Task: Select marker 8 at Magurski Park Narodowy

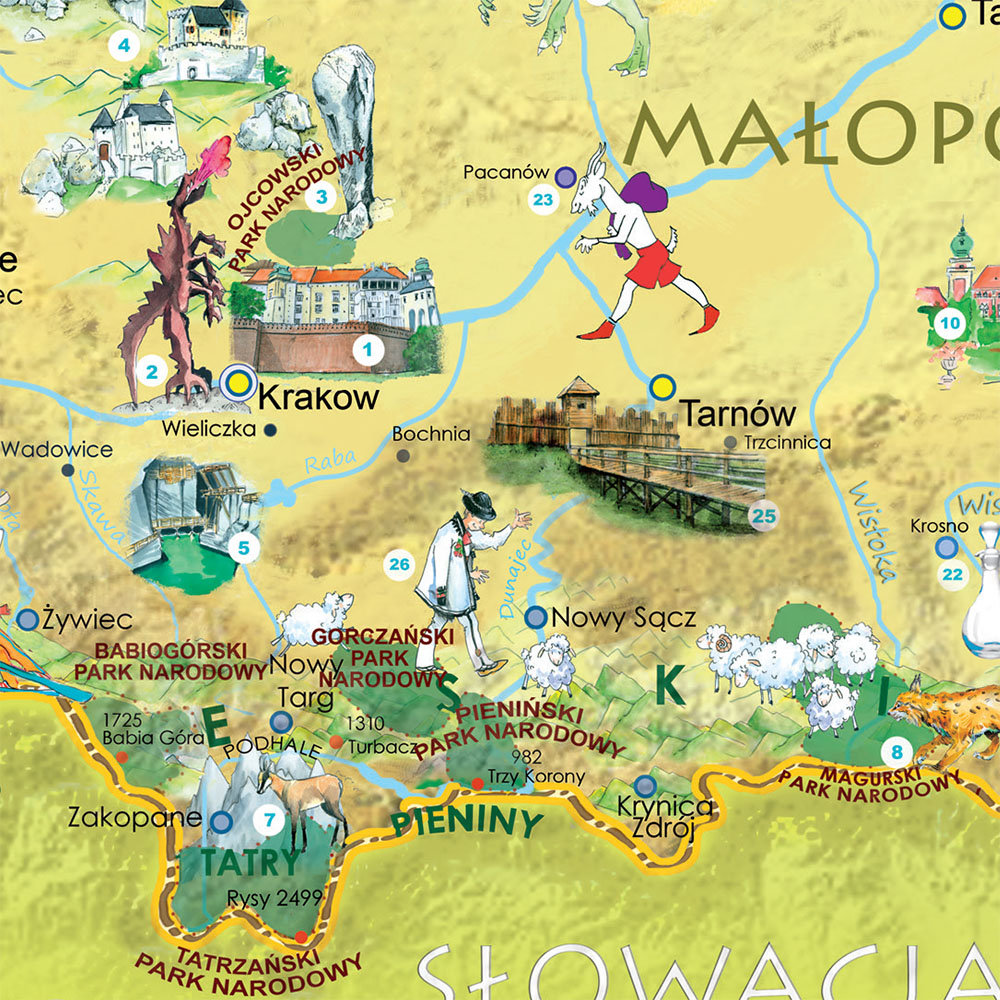Action: [896, 751]
